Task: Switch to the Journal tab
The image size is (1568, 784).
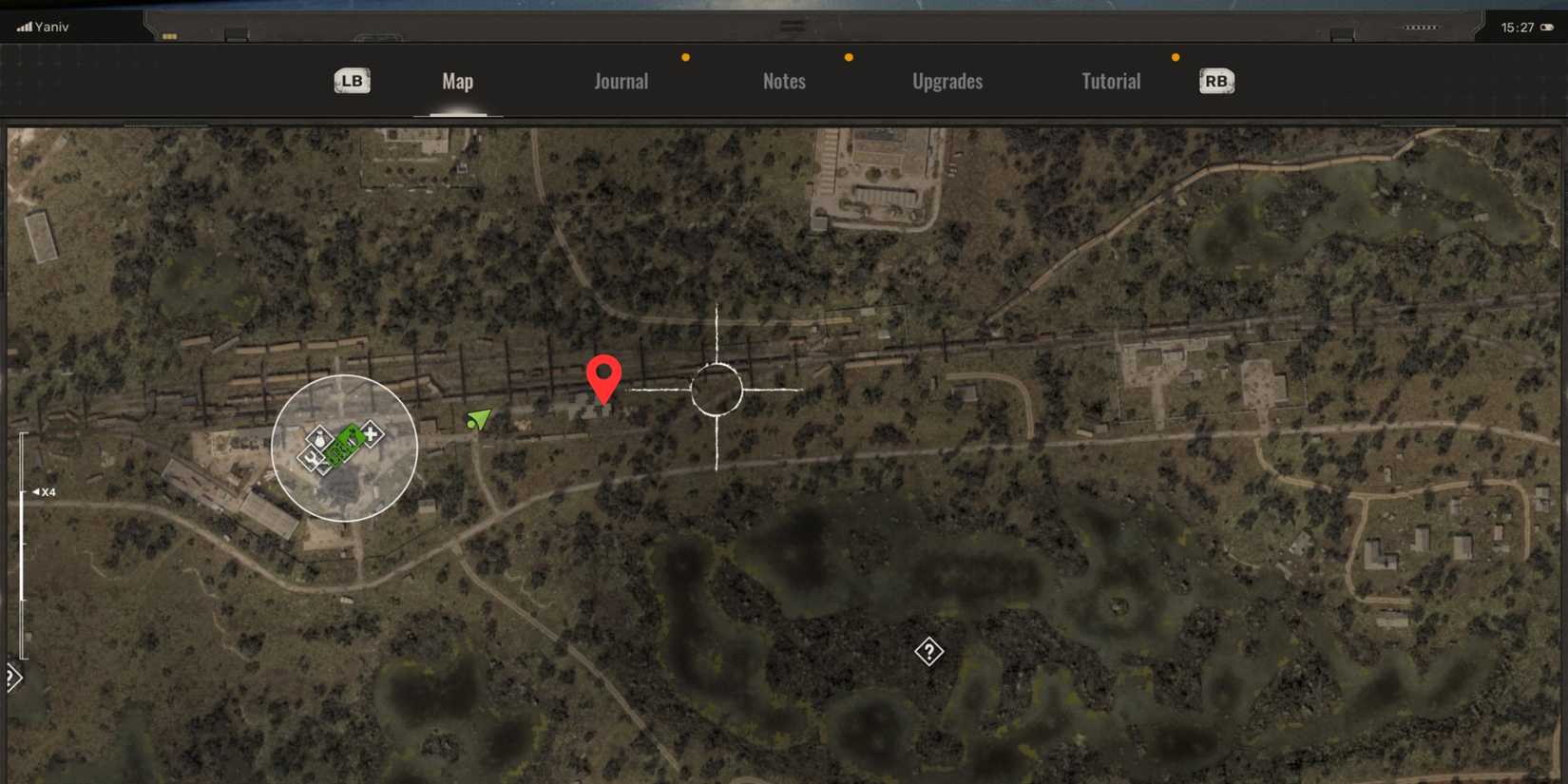Action: [621, 81]
